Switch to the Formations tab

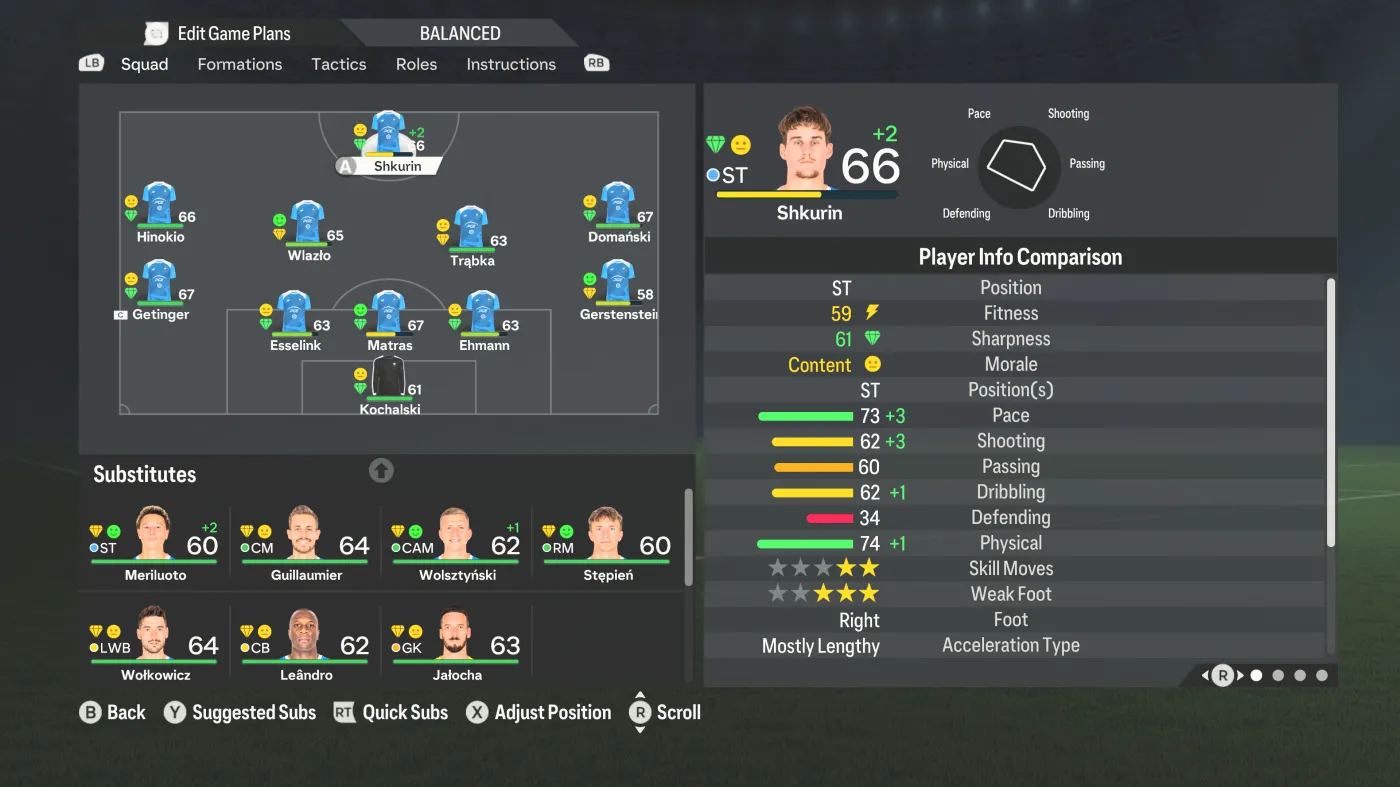click(239, 64)
